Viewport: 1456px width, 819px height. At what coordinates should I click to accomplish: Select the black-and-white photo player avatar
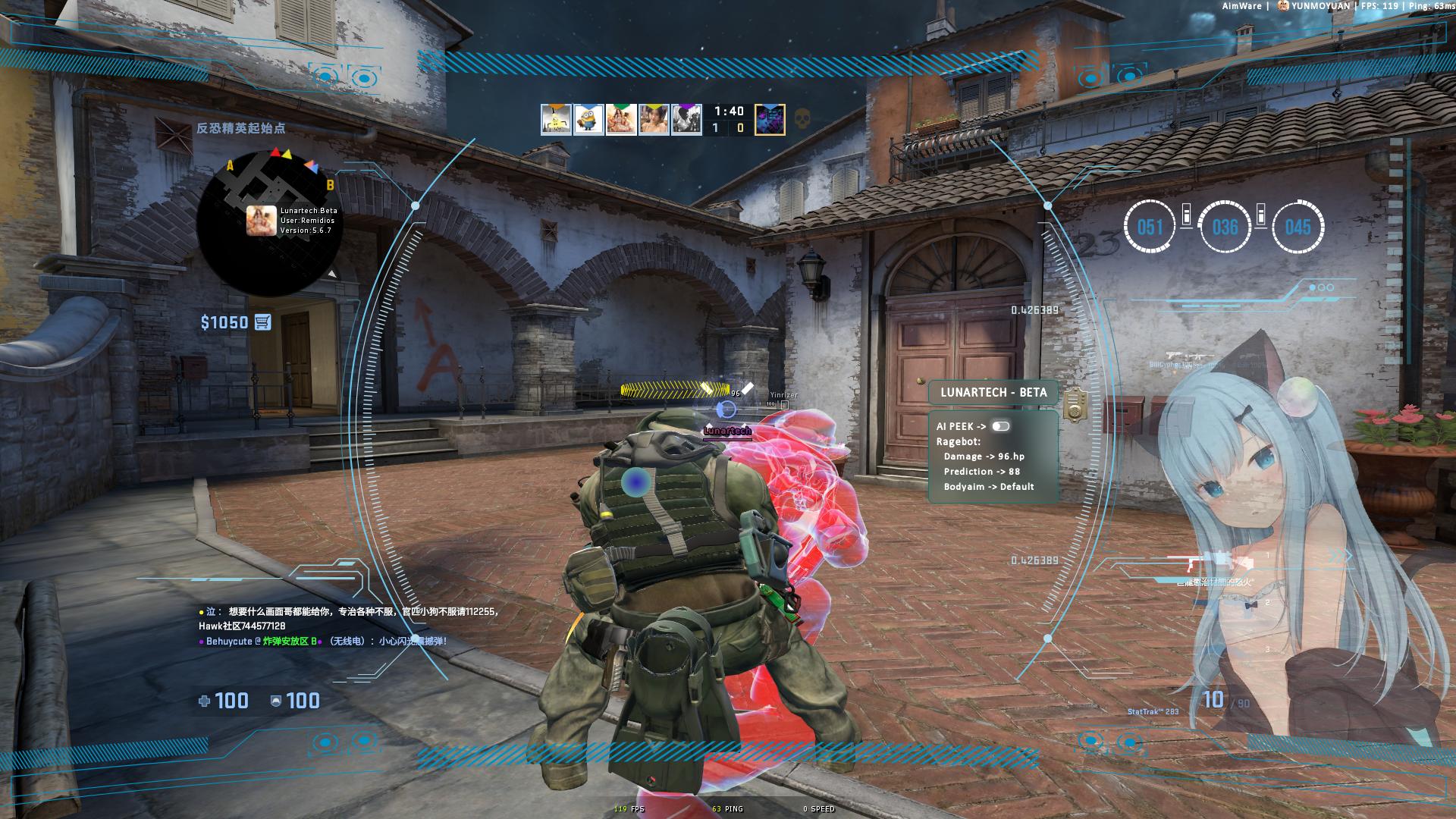686,120
